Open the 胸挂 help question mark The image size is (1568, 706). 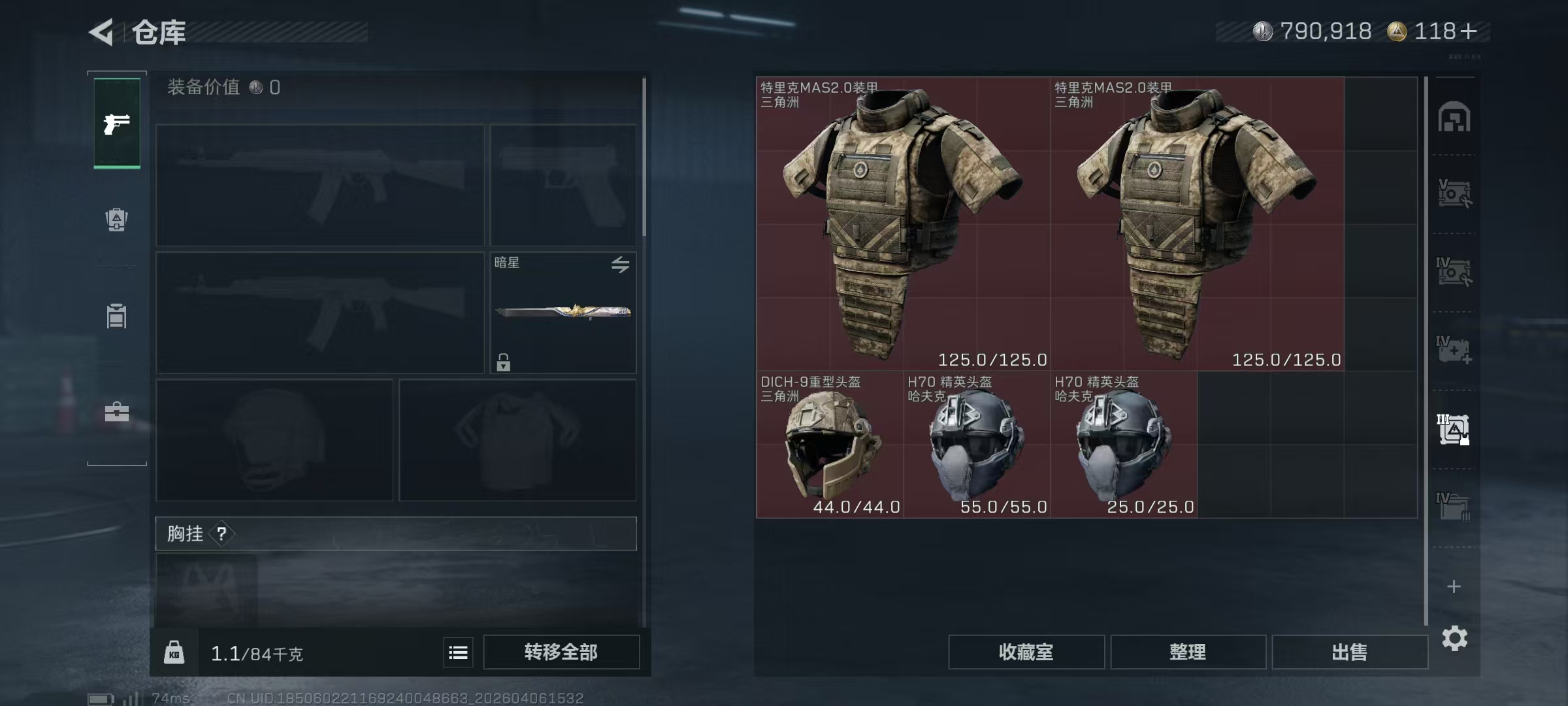pos(222,534)
